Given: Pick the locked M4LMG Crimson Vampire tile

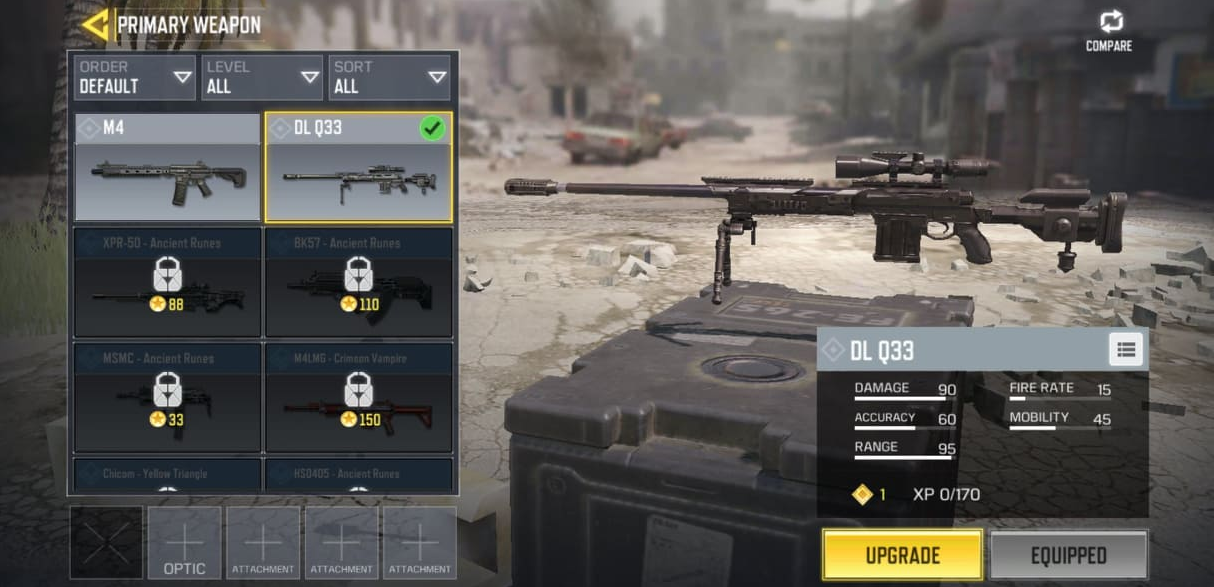Looking at the screenshot, I should (358, 398).
